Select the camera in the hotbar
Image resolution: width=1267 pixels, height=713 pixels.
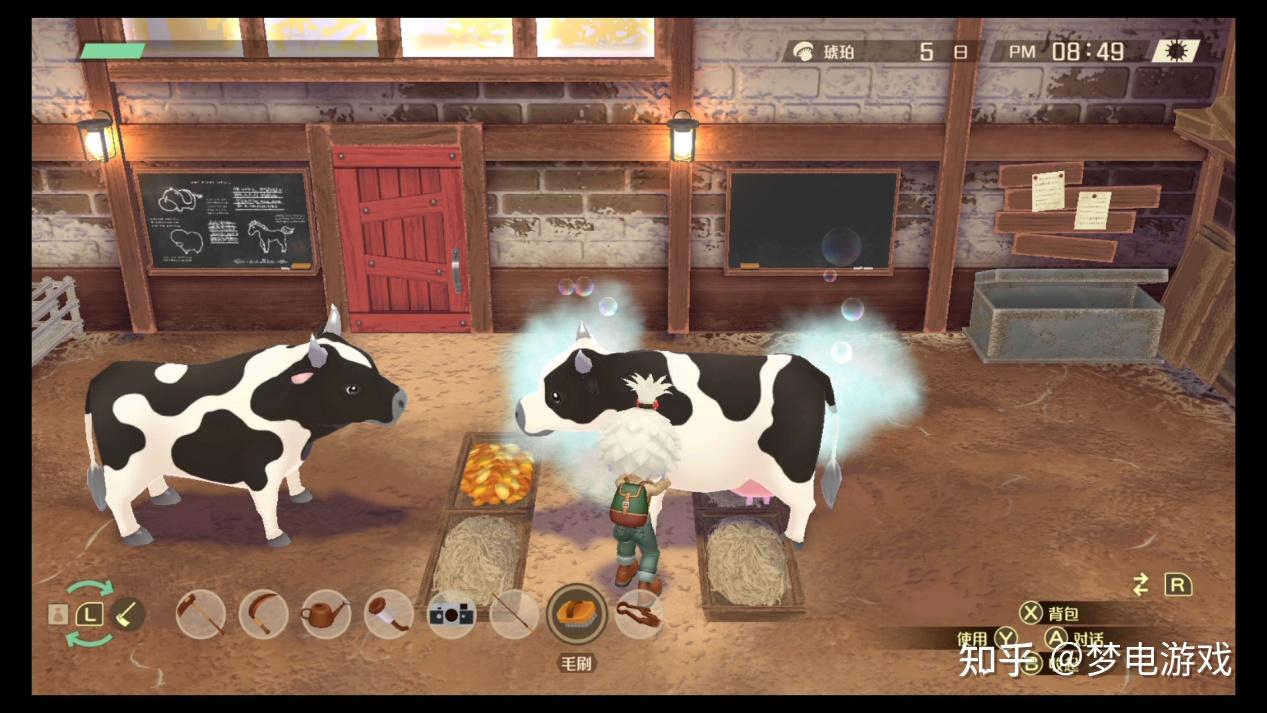451,614
